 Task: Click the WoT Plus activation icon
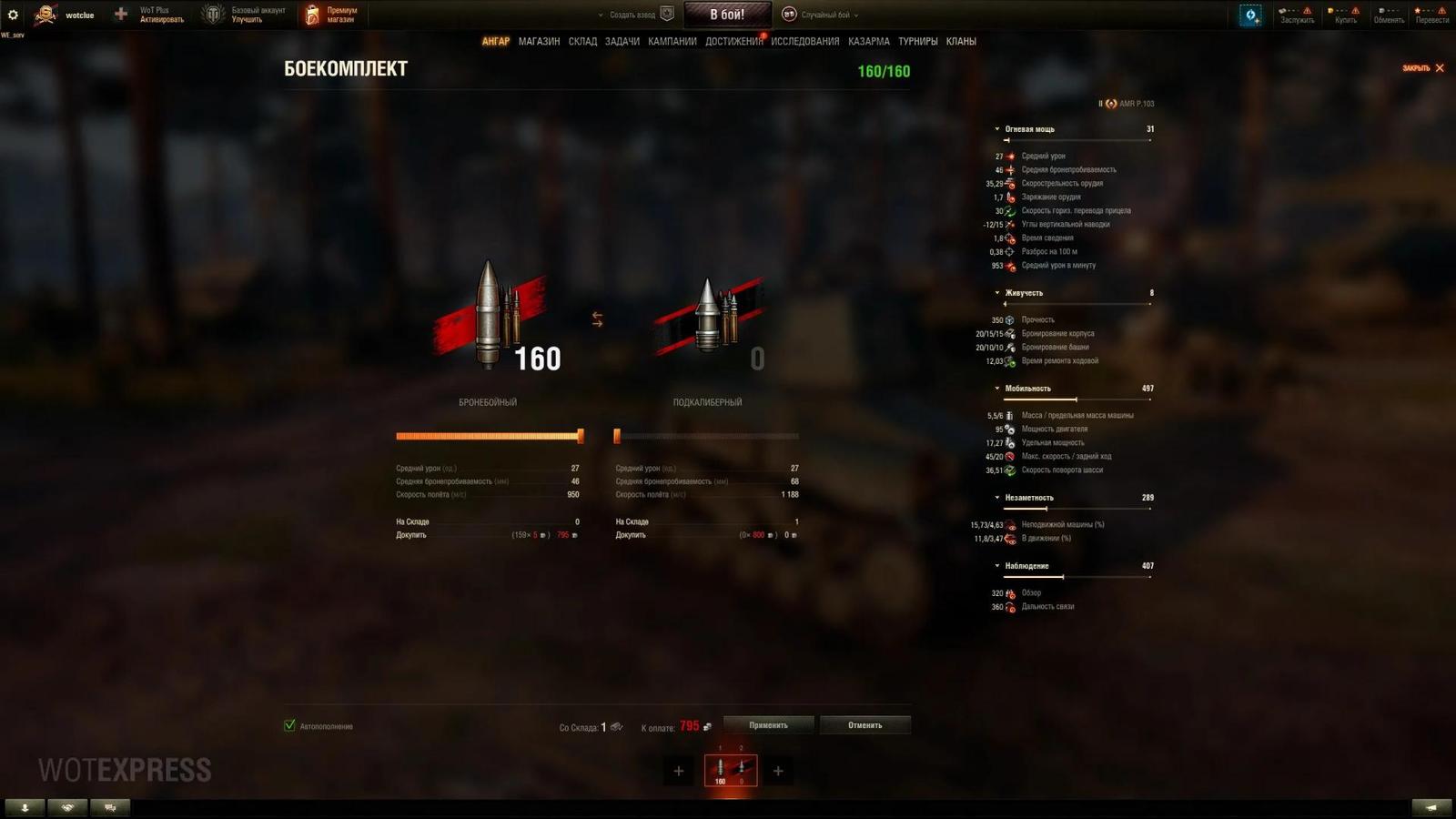118,14
